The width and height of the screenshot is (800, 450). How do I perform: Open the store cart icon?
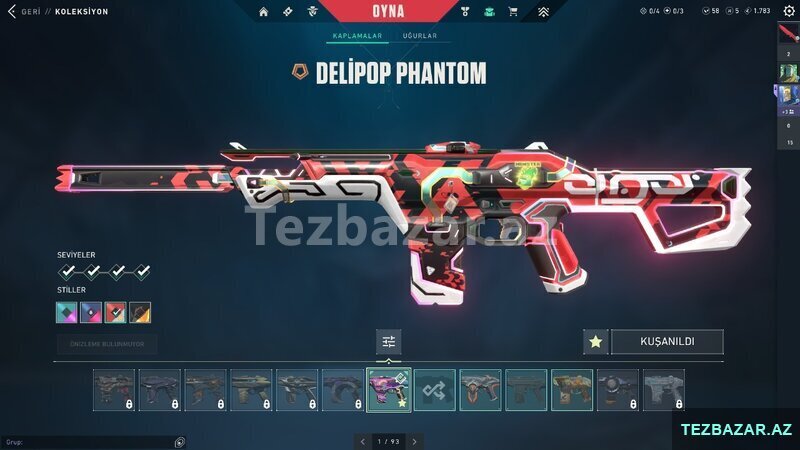pyautogui.click(x=513, y=12)
